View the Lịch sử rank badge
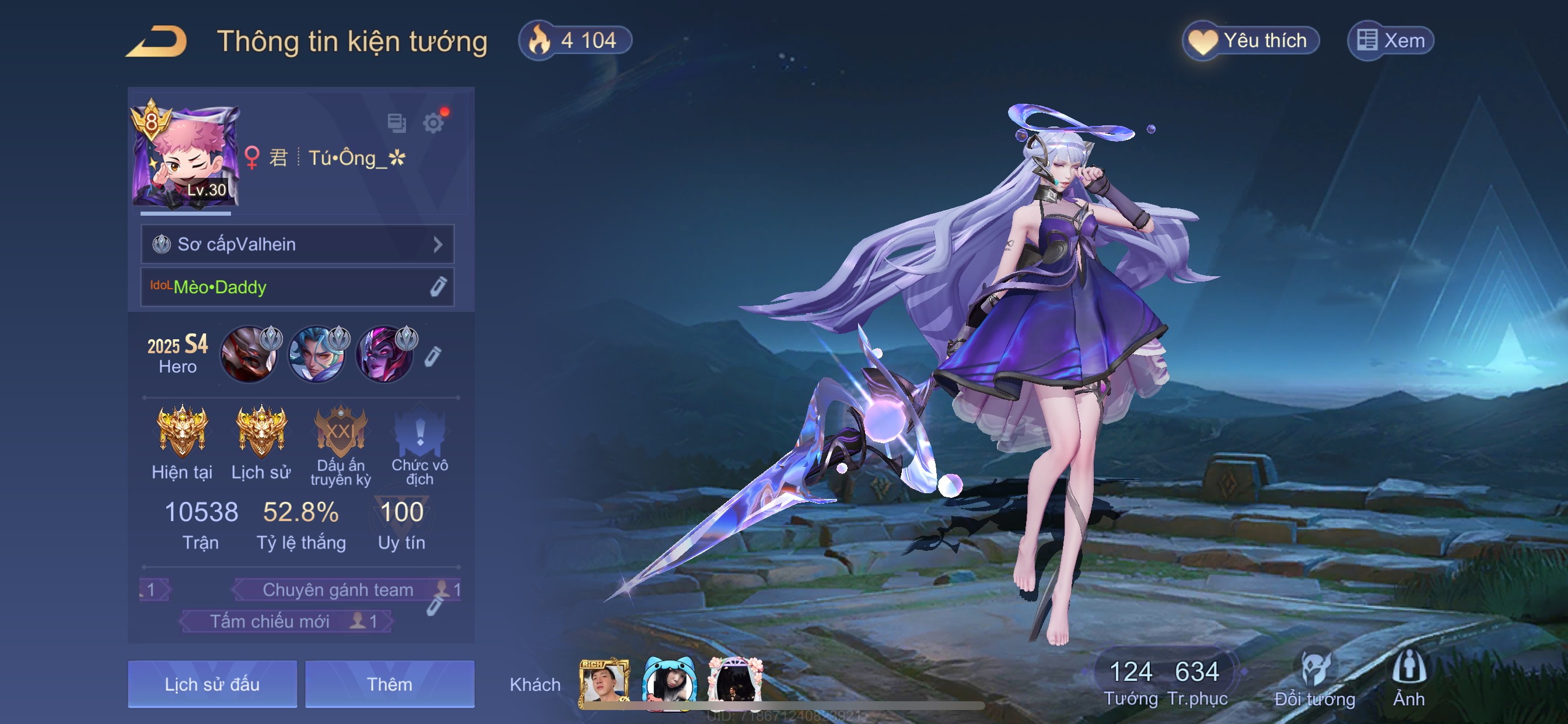The image size is (1568, 724). click(x=261, y=432)
